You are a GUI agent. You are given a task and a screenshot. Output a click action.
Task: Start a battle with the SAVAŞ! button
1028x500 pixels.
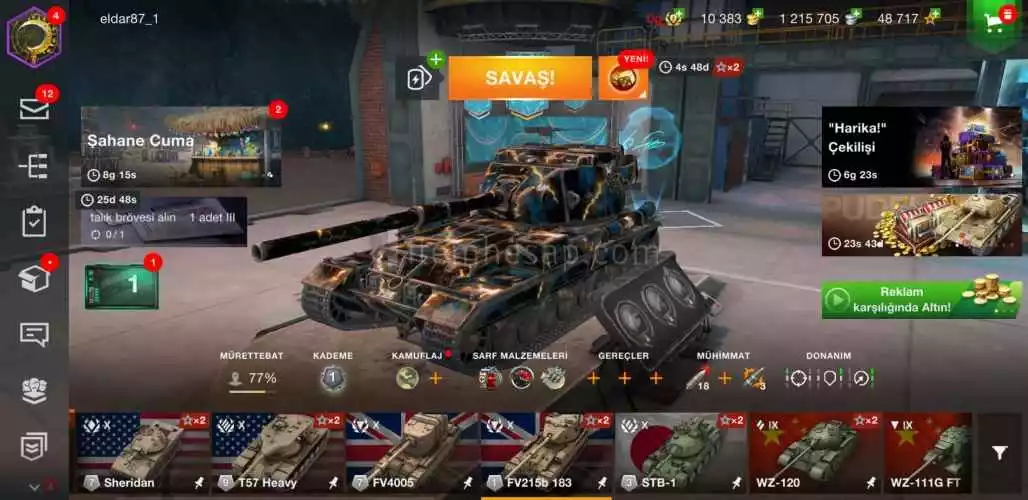[x=520, y=78]
